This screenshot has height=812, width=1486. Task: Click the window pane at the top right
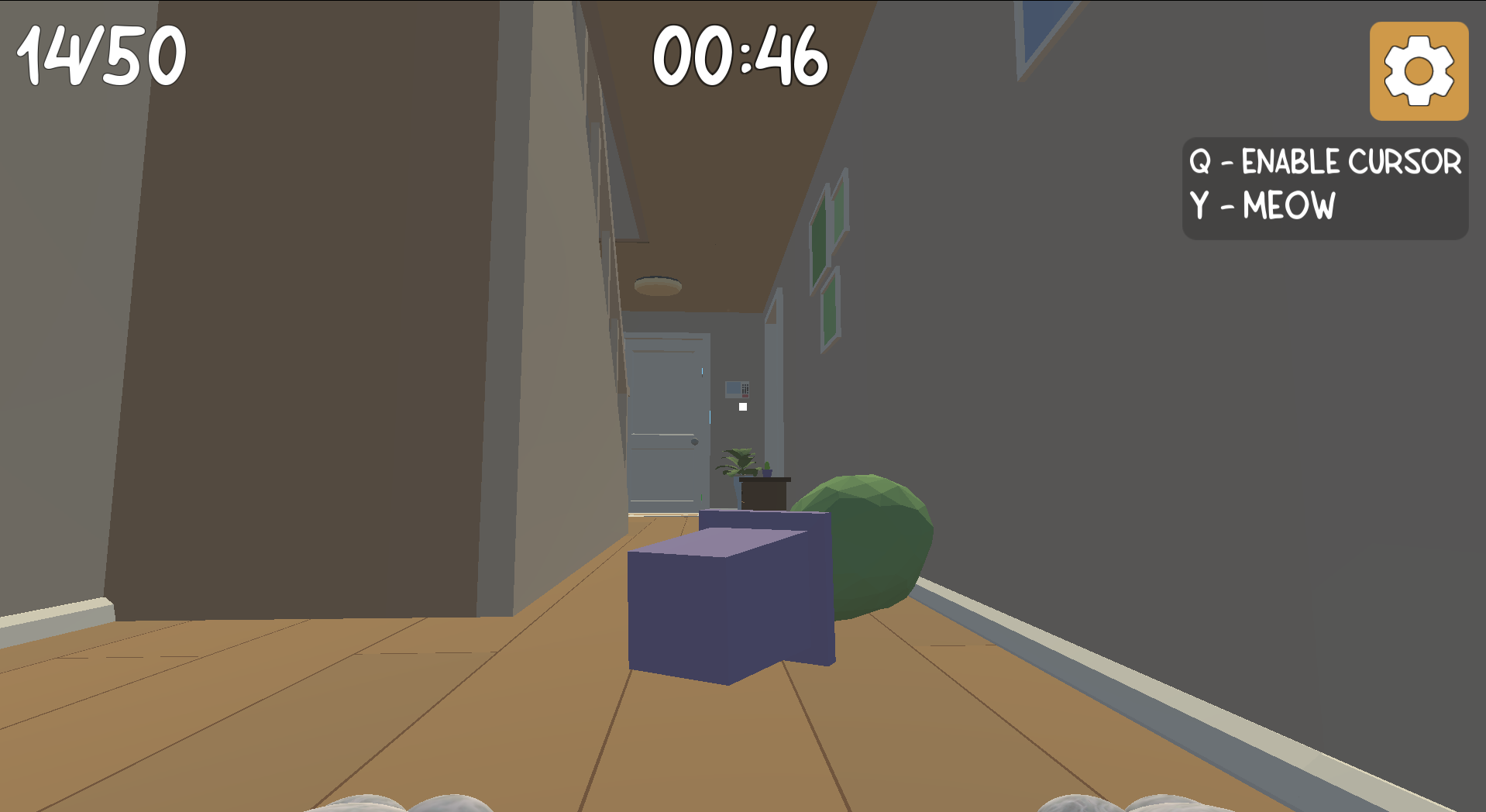[1042, 26]
